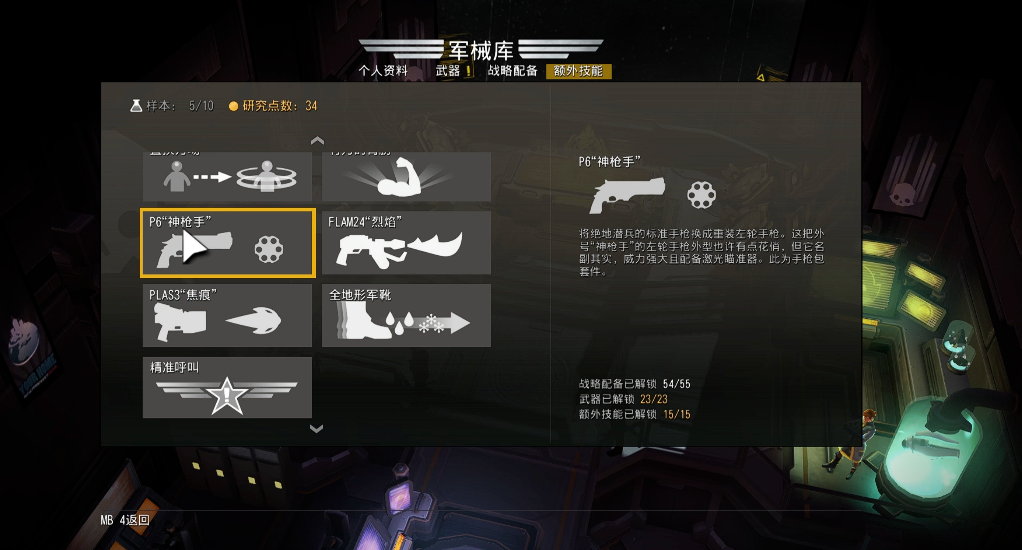
Task: Choose the FLAM24"烈焰" flamethrower perk
Action: tap(406, 243)
